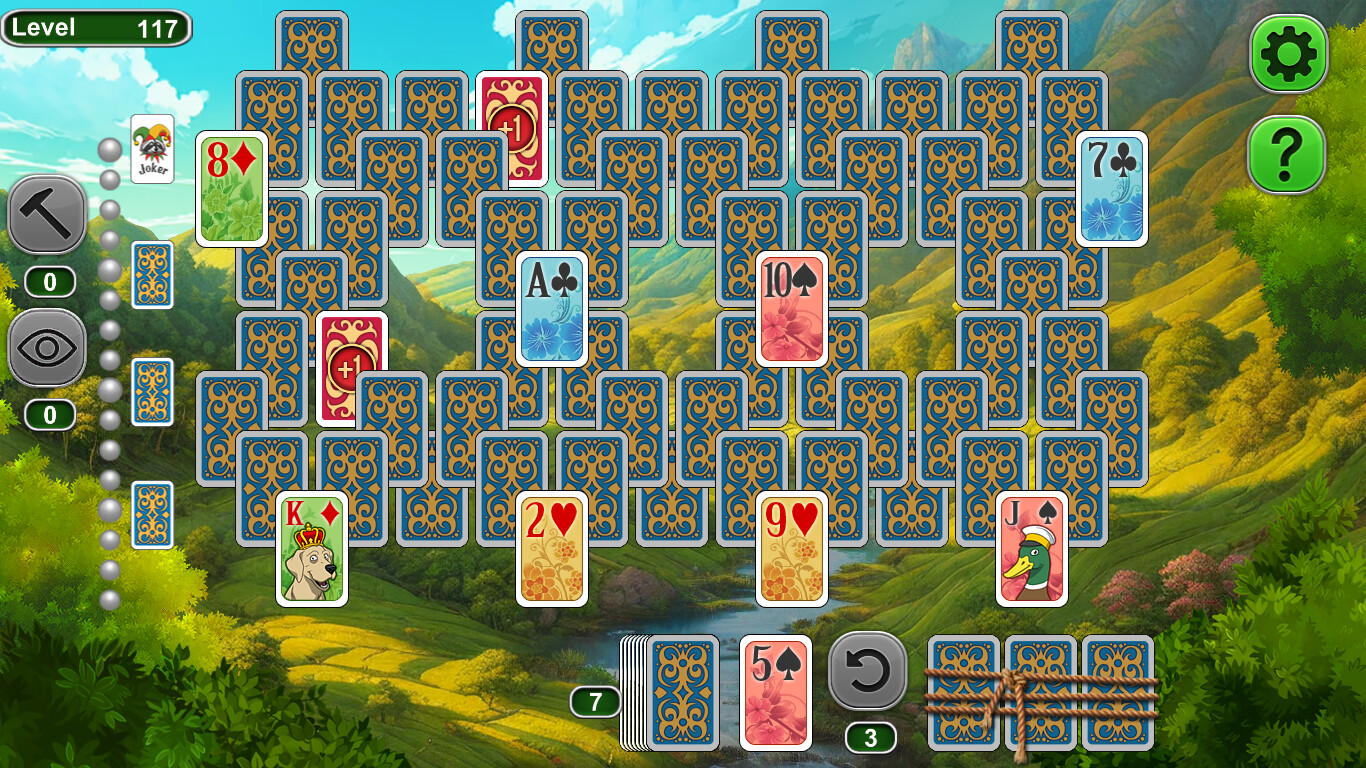1366x768 pixels.
Task: Select the Jack of Spades duck card
Action: click(1032, 550)
